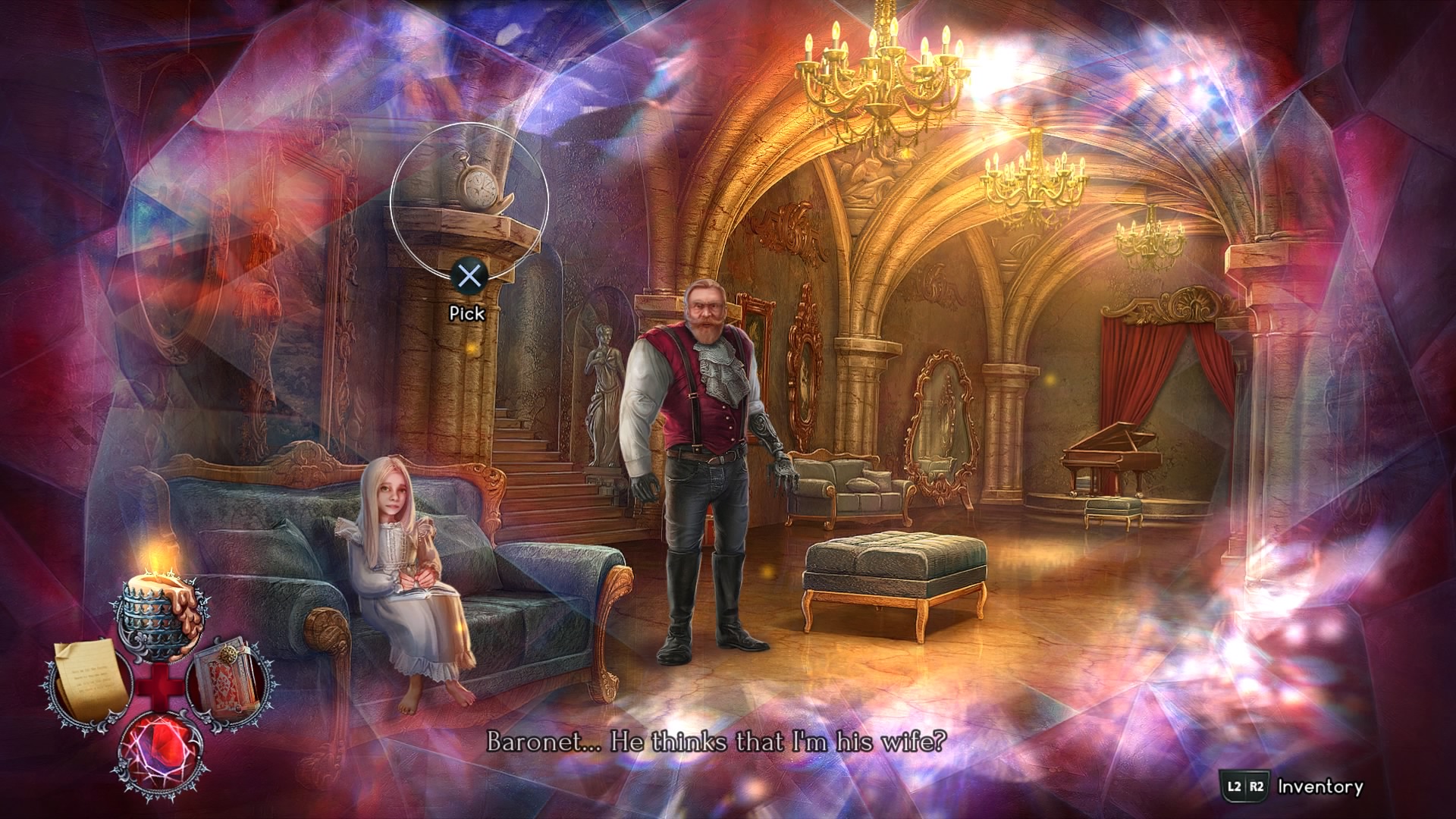Click the X Pick button prompt

click(471, 278)
